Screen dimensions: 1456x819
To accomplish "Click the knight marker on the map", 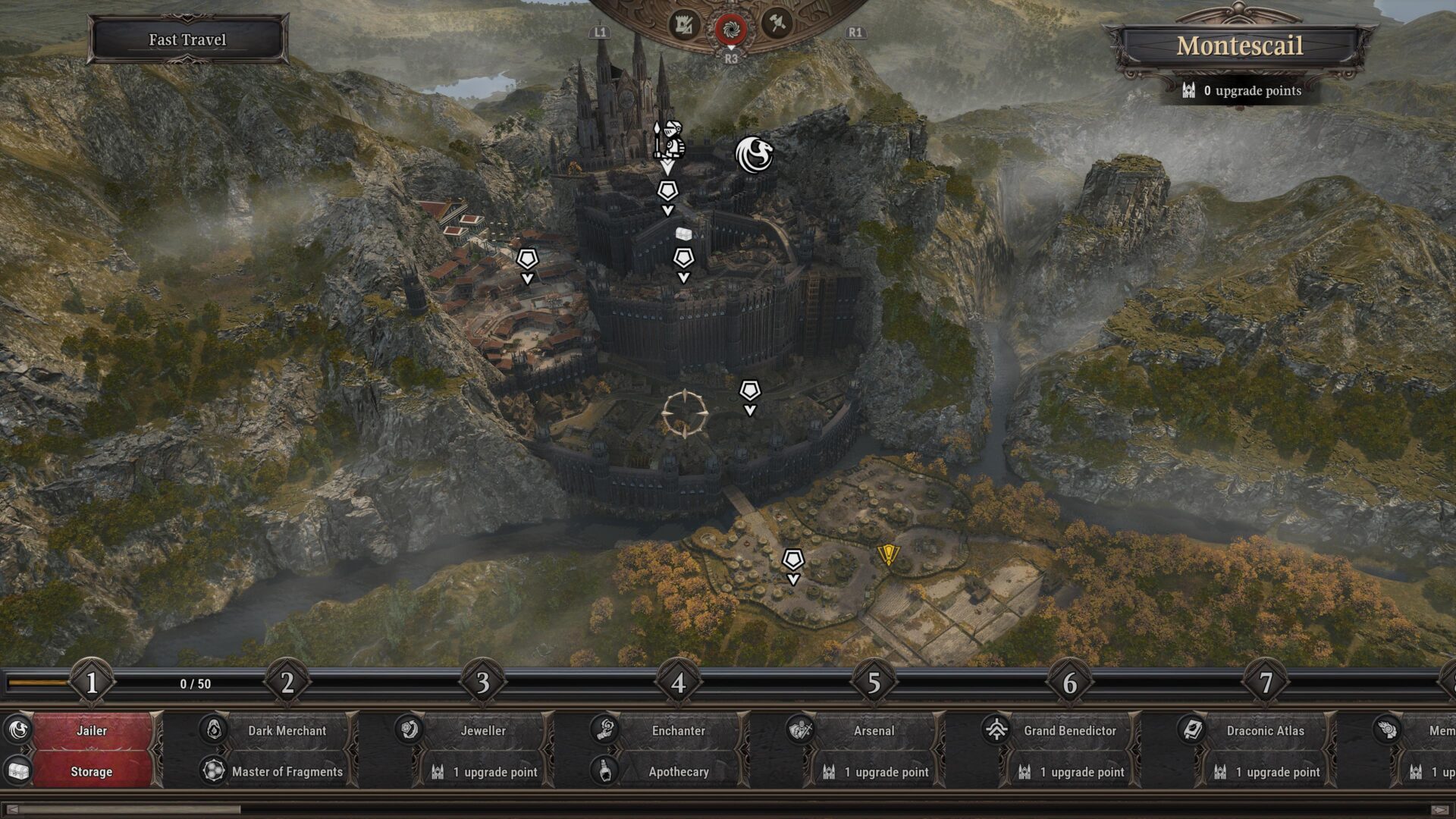I will pyautogui.click(x=669, y=139).
